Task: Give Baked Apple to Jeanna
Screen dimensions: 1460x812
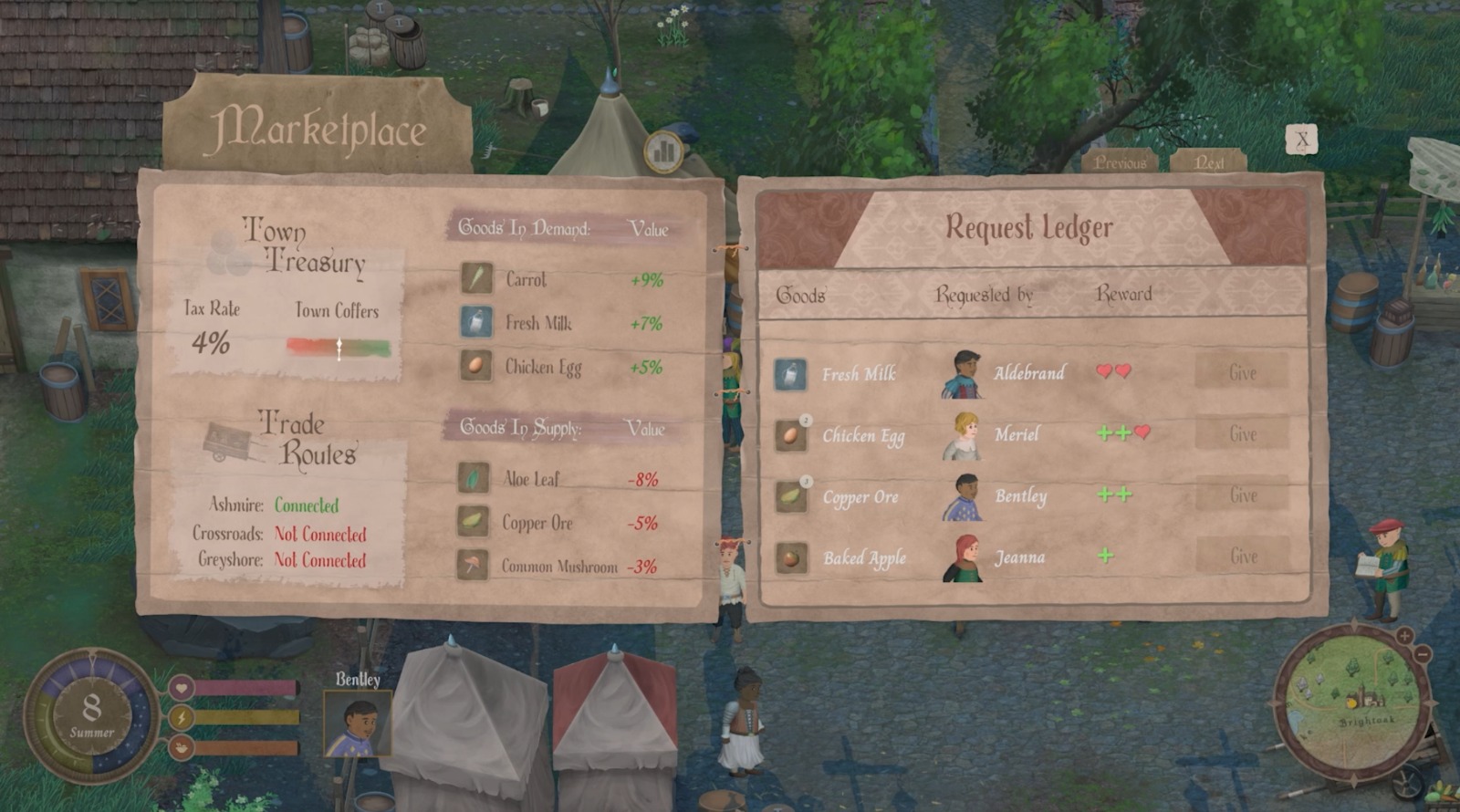Action: pos(1242,557)
